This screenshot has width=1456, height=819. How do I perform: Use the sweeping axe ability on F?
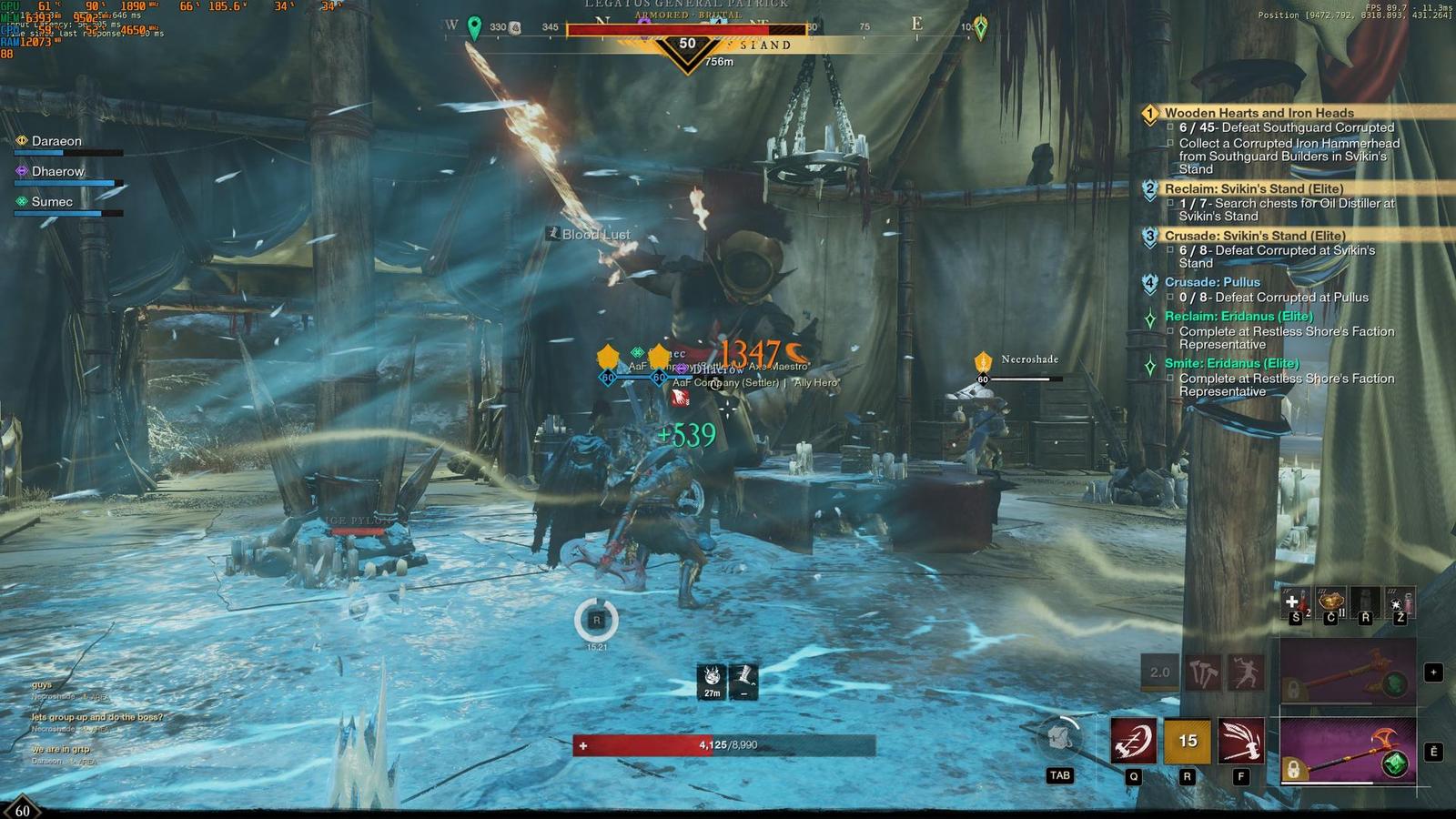point(1241,741)
